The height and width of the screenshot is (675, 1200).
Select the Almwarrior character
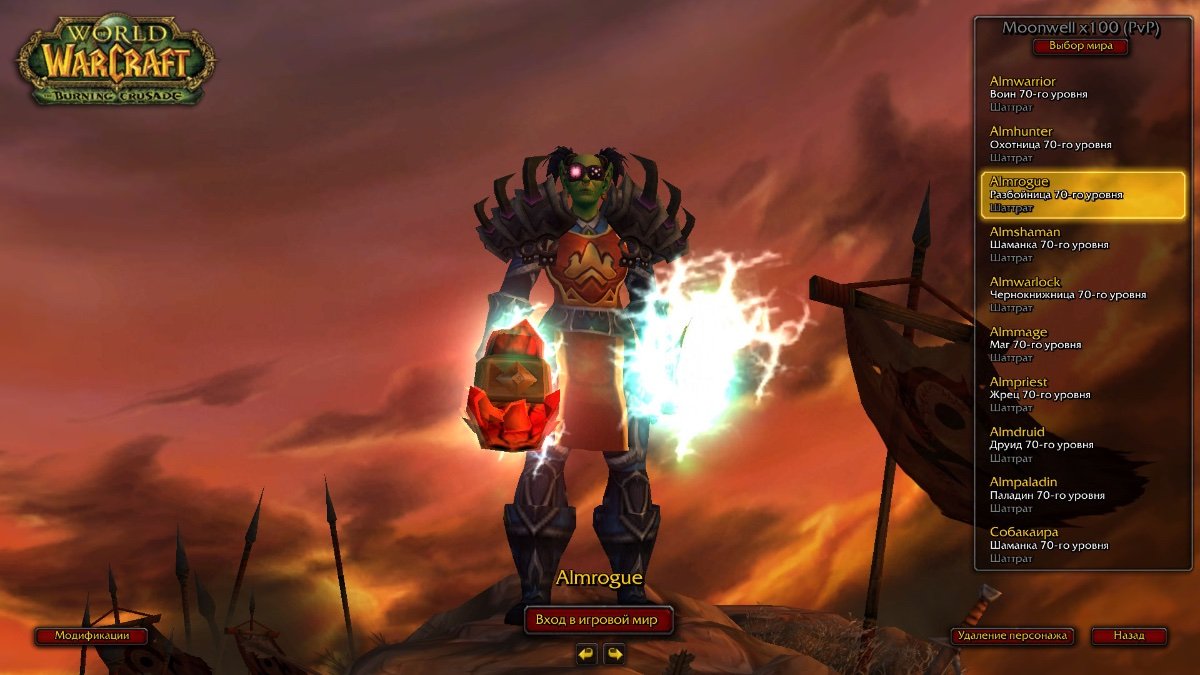click(x=1070, y=94)
